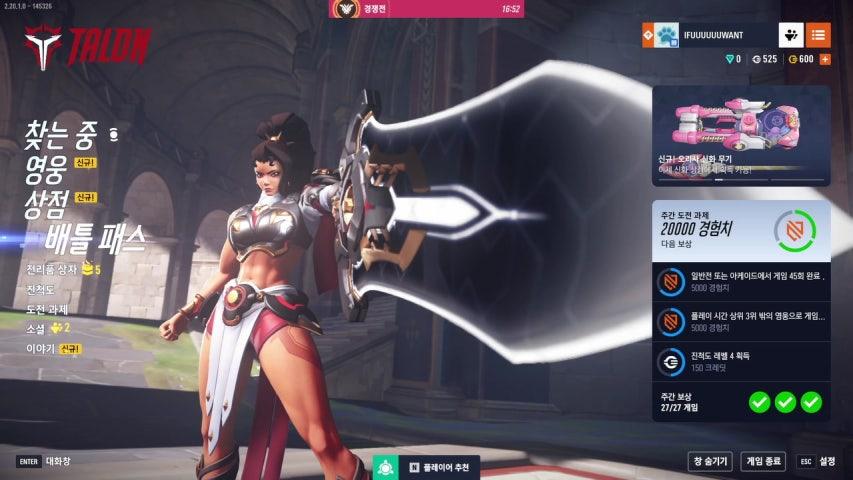
Task: Click the 창 숨기기 button
Action: [710, 461]
